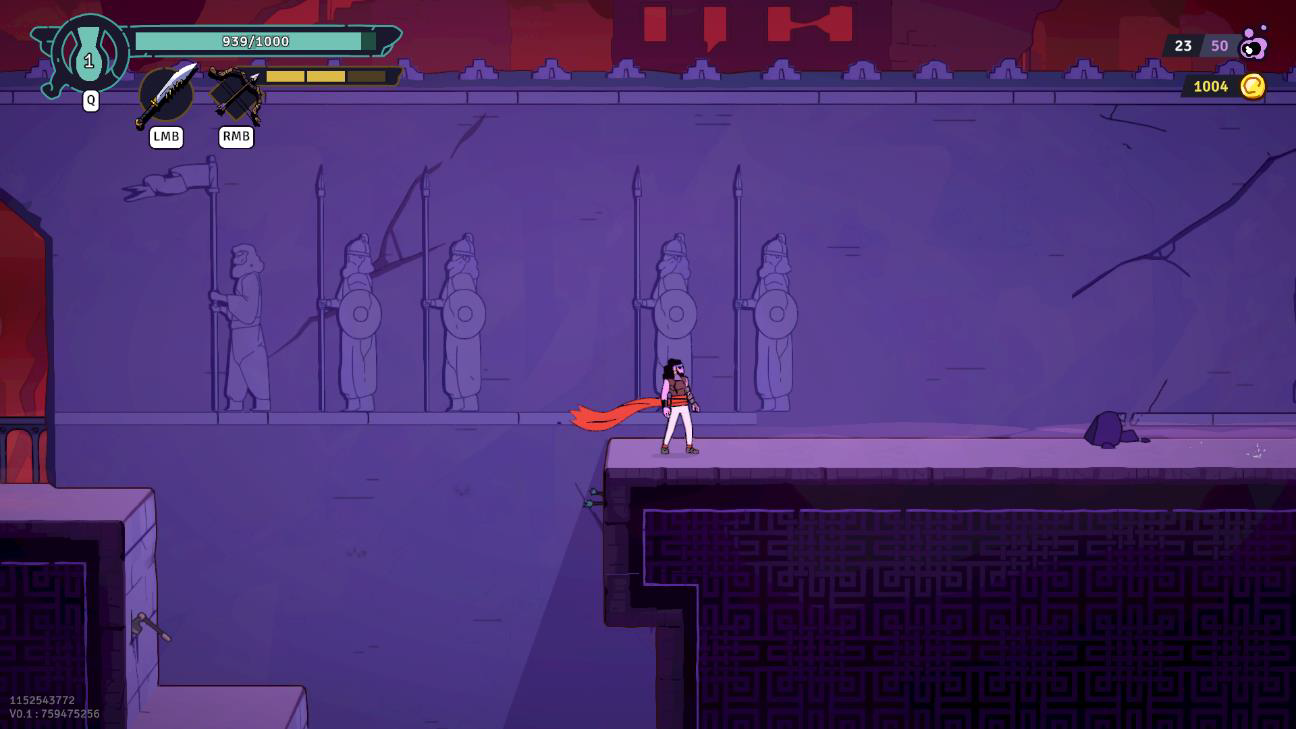Choose the bow ranged weapon icon
The image size is (1296, 729).
[236, 95]
